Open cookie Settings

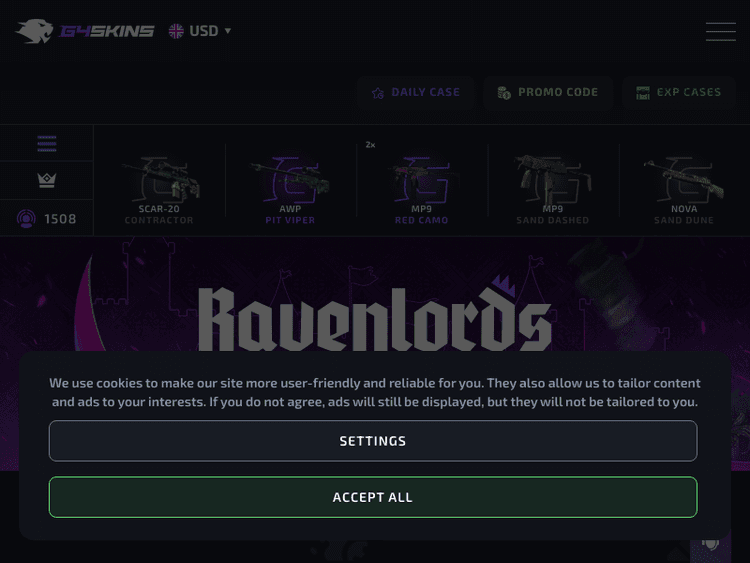tap(373, 441)
